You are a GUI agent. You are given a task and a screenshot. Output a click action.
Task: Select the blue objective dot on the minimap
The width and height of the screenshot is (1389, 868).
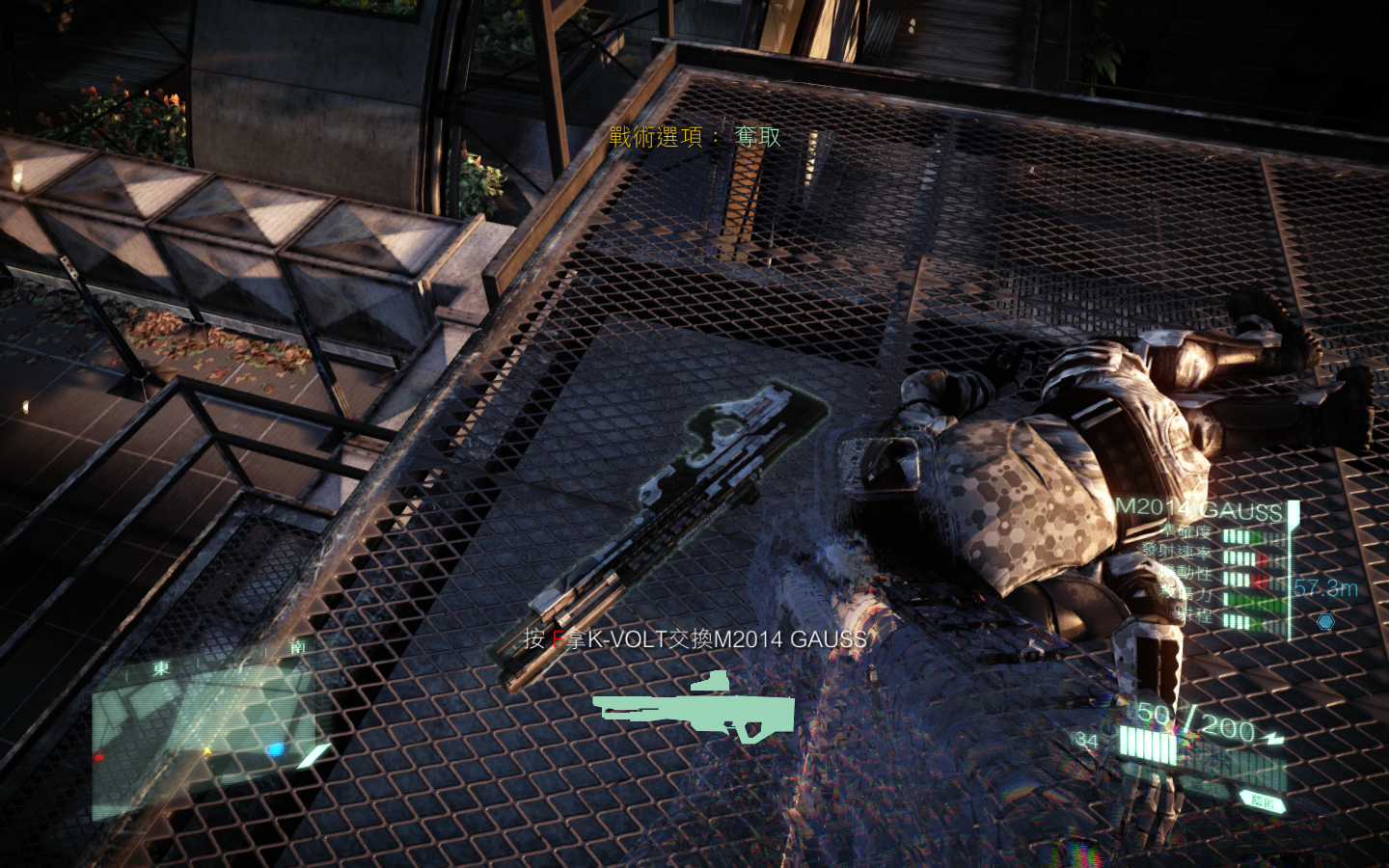[276, 749]
